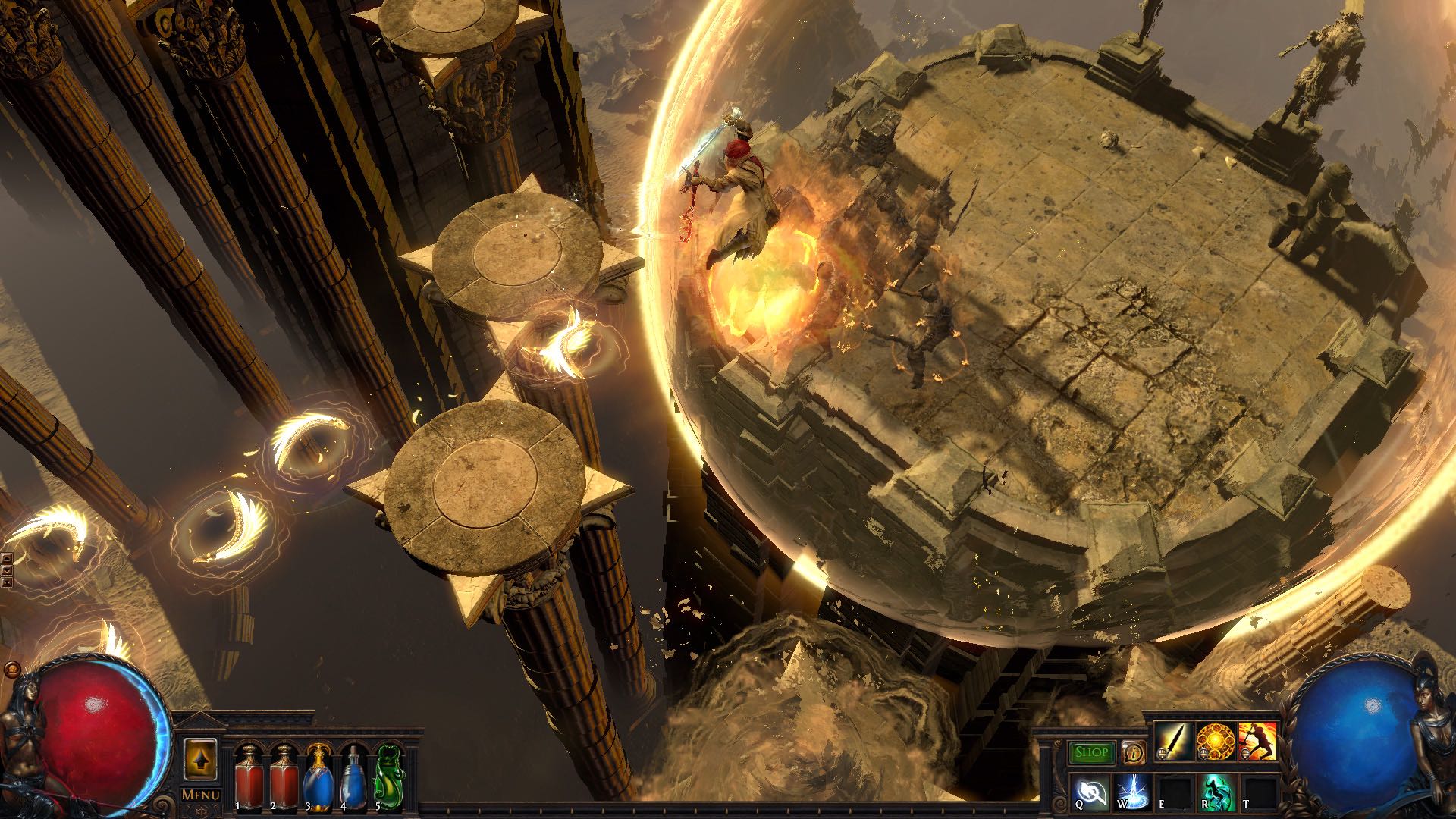
Task: Select the fiery leaping warrior skill
Action: point(1257,742)
